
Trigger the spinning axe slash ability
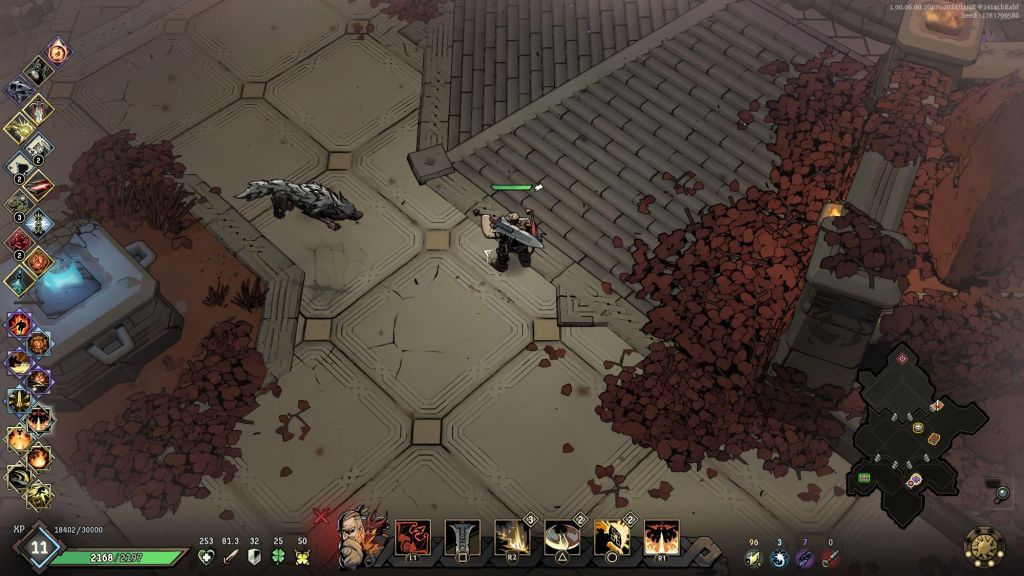562,538
